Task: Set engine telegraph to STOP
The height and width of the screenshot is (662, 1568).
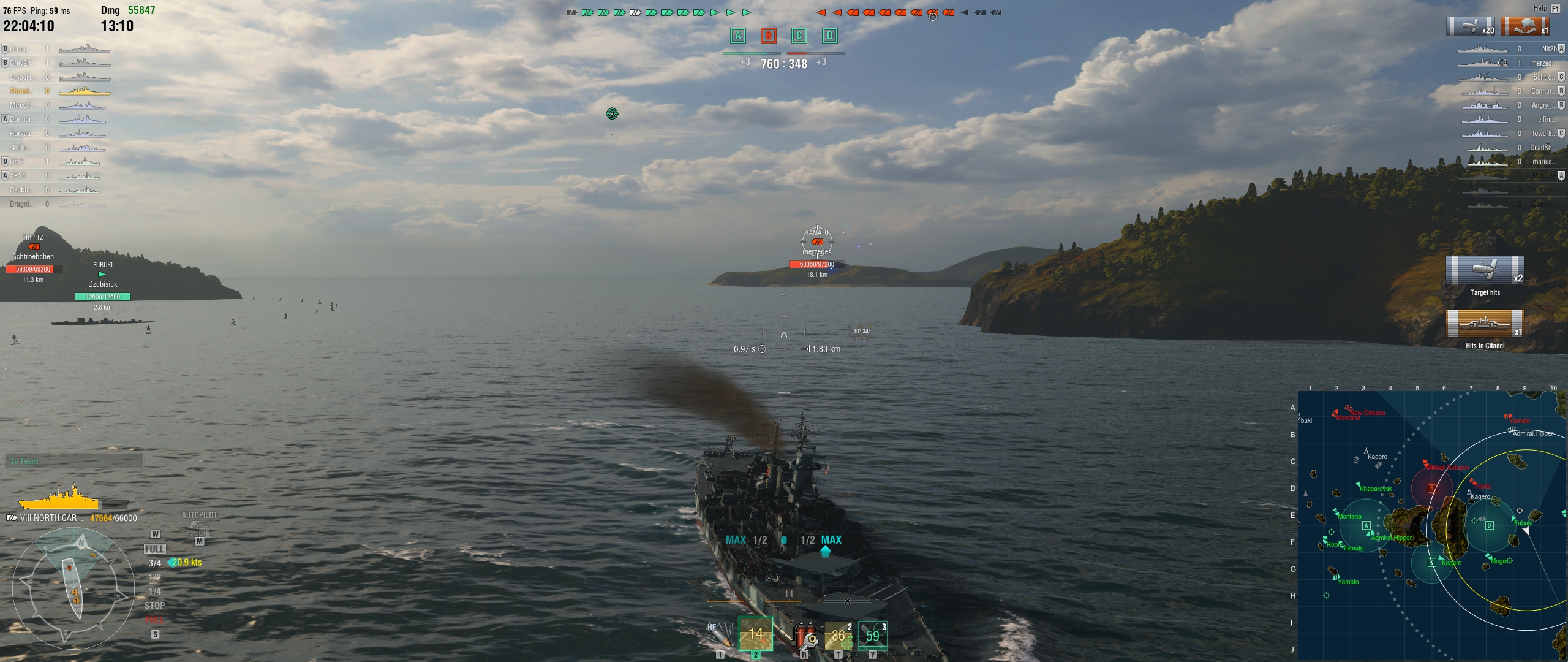Action: click(x=155, y=606)
